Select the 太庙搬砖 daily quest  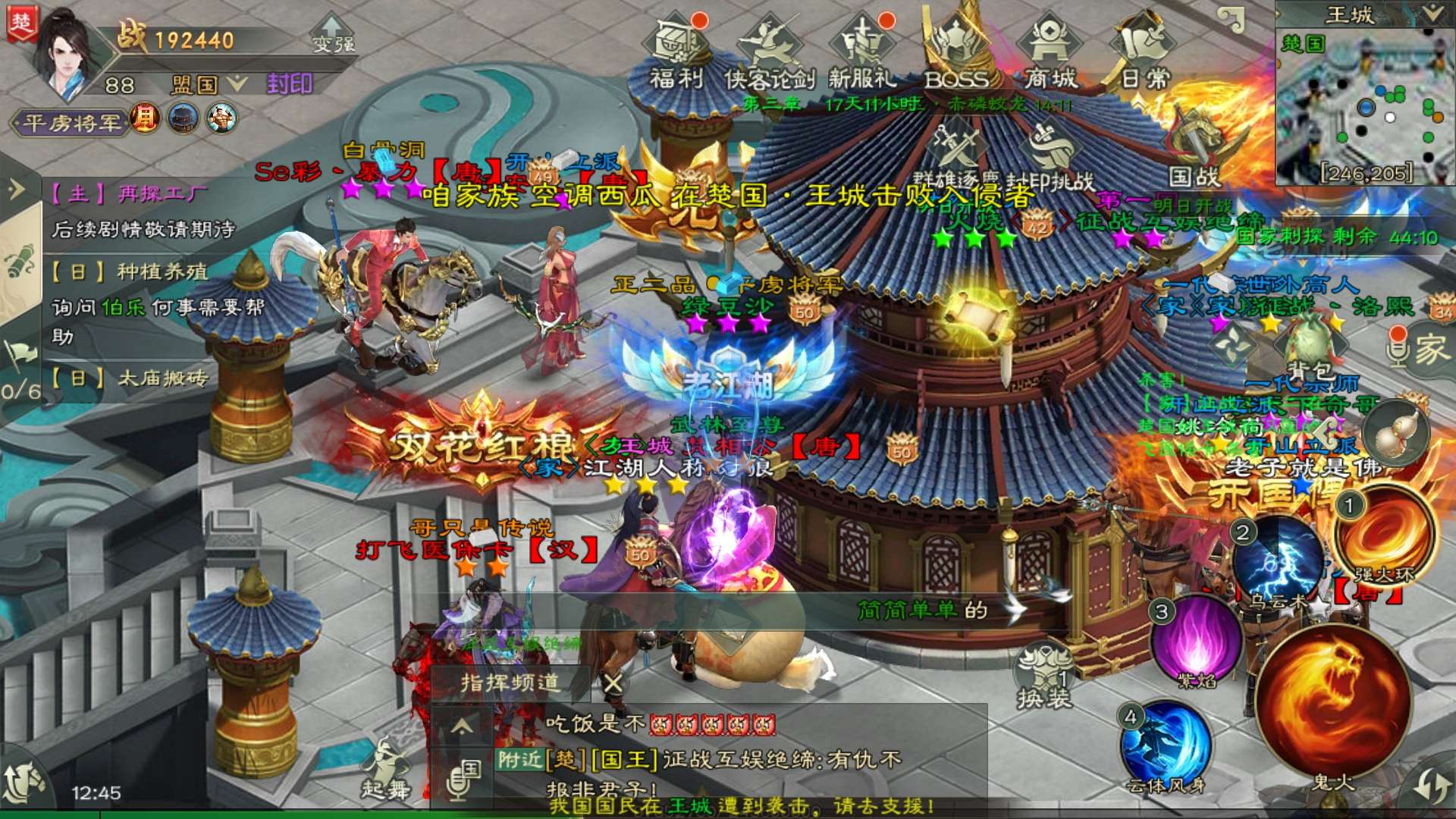(129, 378)
